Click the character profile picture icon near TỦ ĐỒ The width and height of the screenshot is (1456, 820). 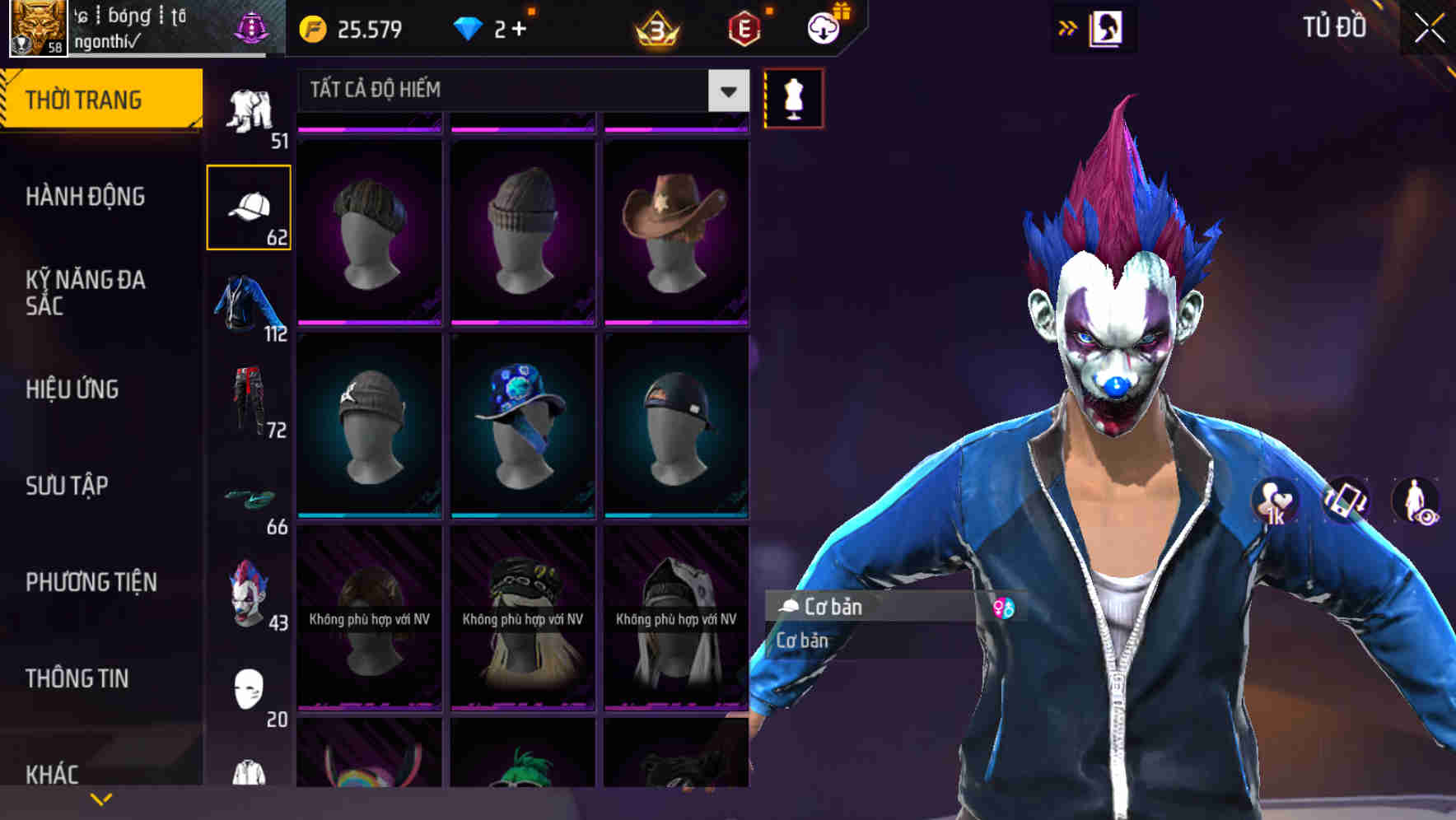click(1108, 27)
